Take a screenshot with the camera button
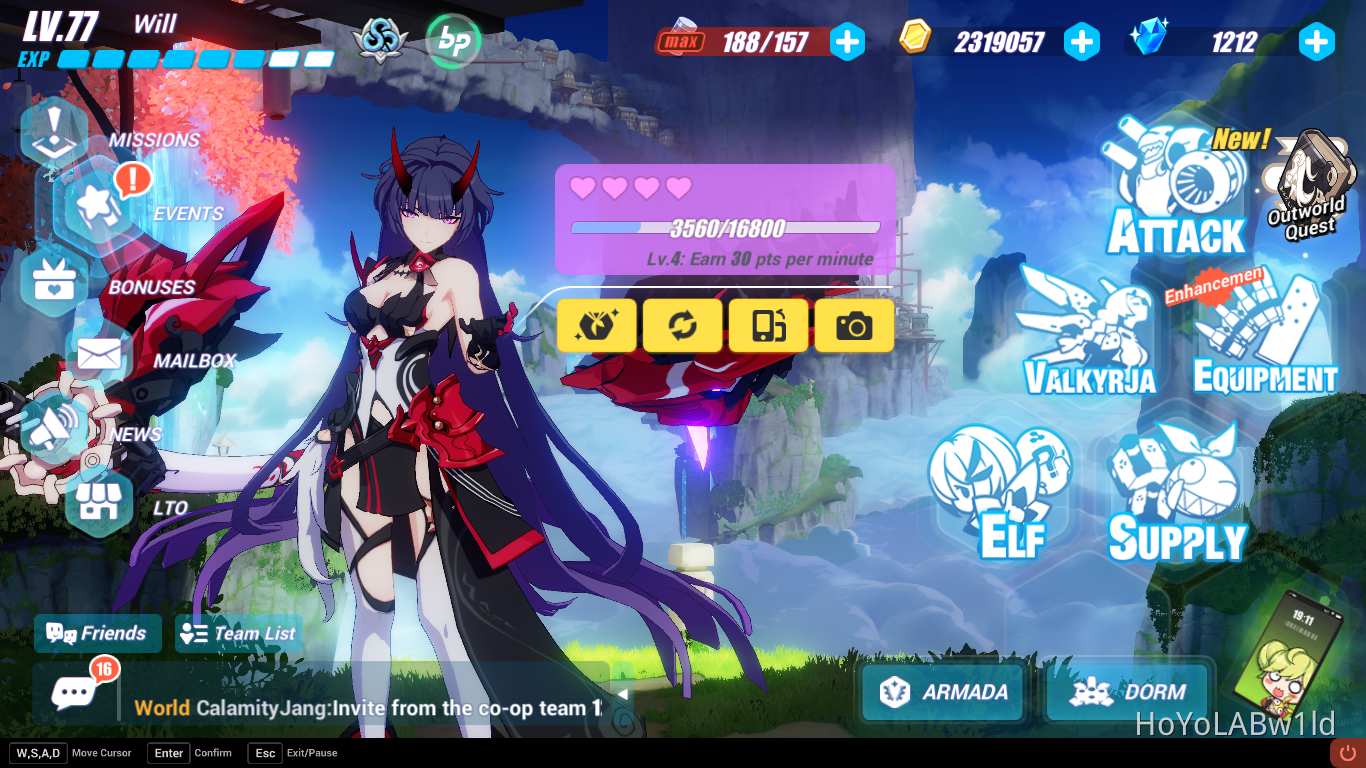Image resolution: width=1366 pixels, height=768 pixels. pyautogui.click(x=855, y=325)
